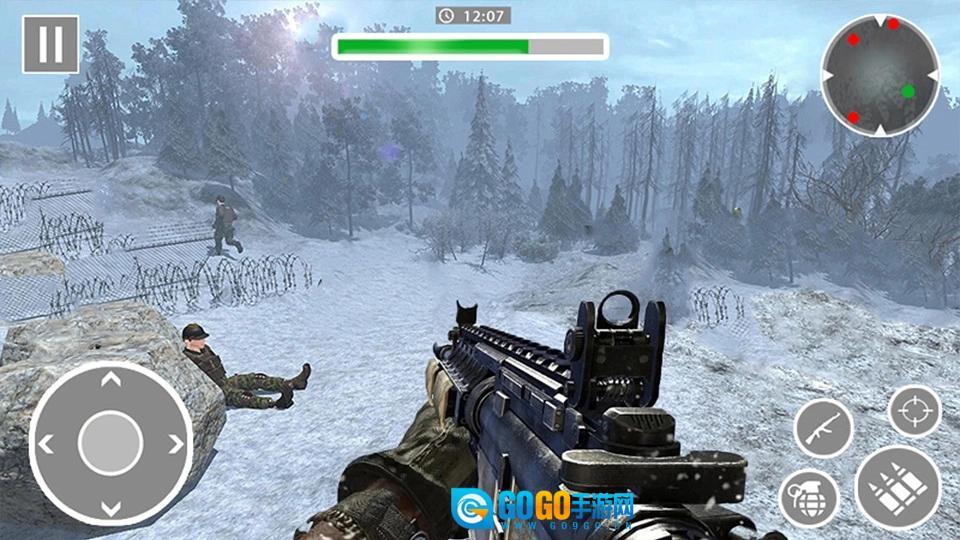Tap the circular radar minimap
Image resolution: width=960 pixels, height=540 pixels.
880,75
